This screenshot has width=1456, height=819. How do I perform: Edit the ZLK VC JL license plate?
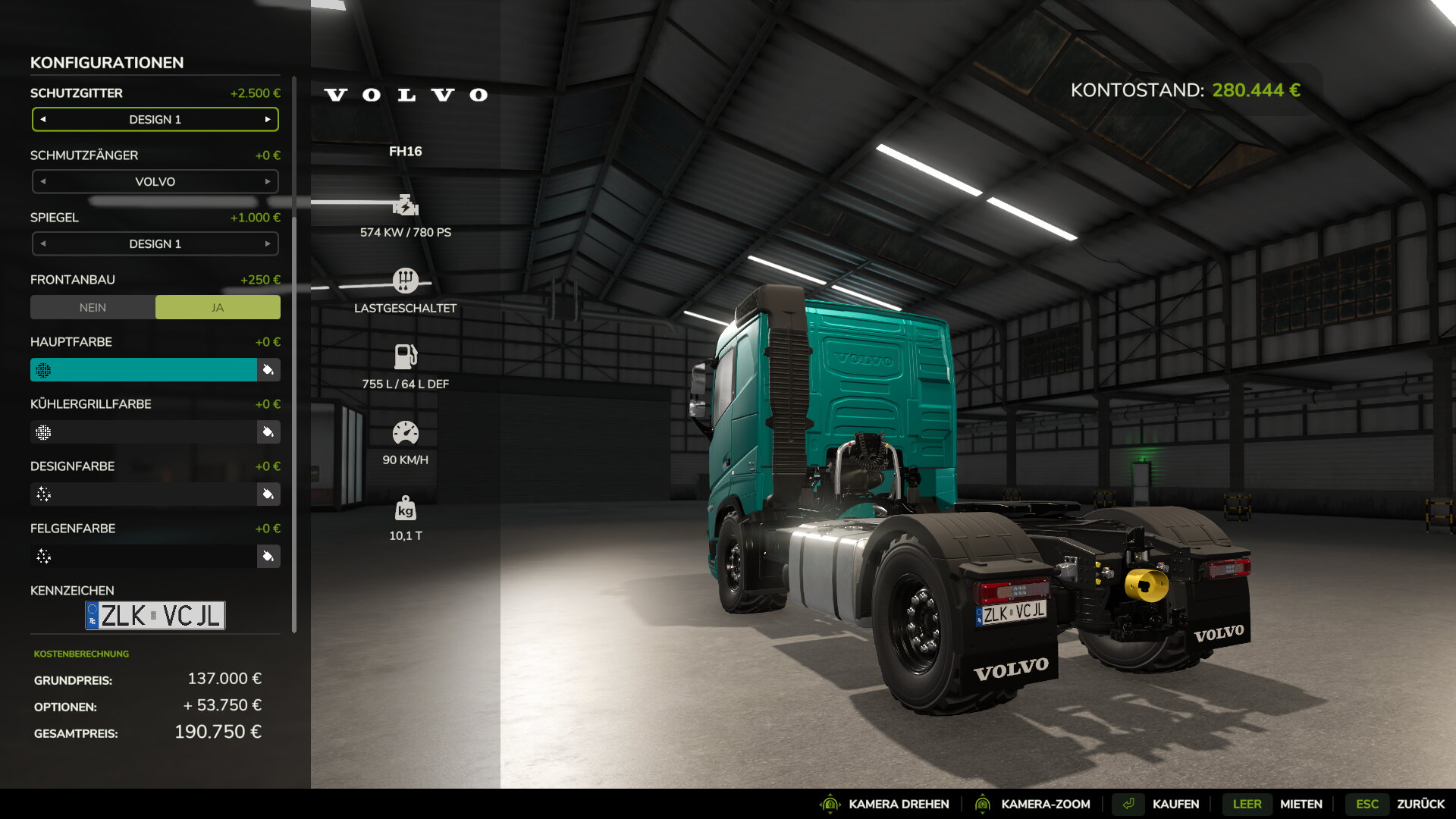(155, 616)
